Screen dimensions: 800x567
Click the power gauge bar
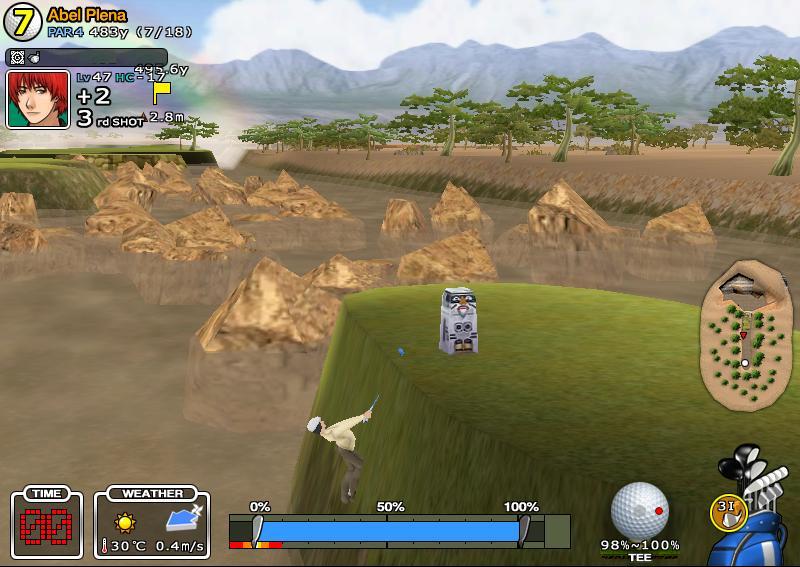(x=390, y=530)
